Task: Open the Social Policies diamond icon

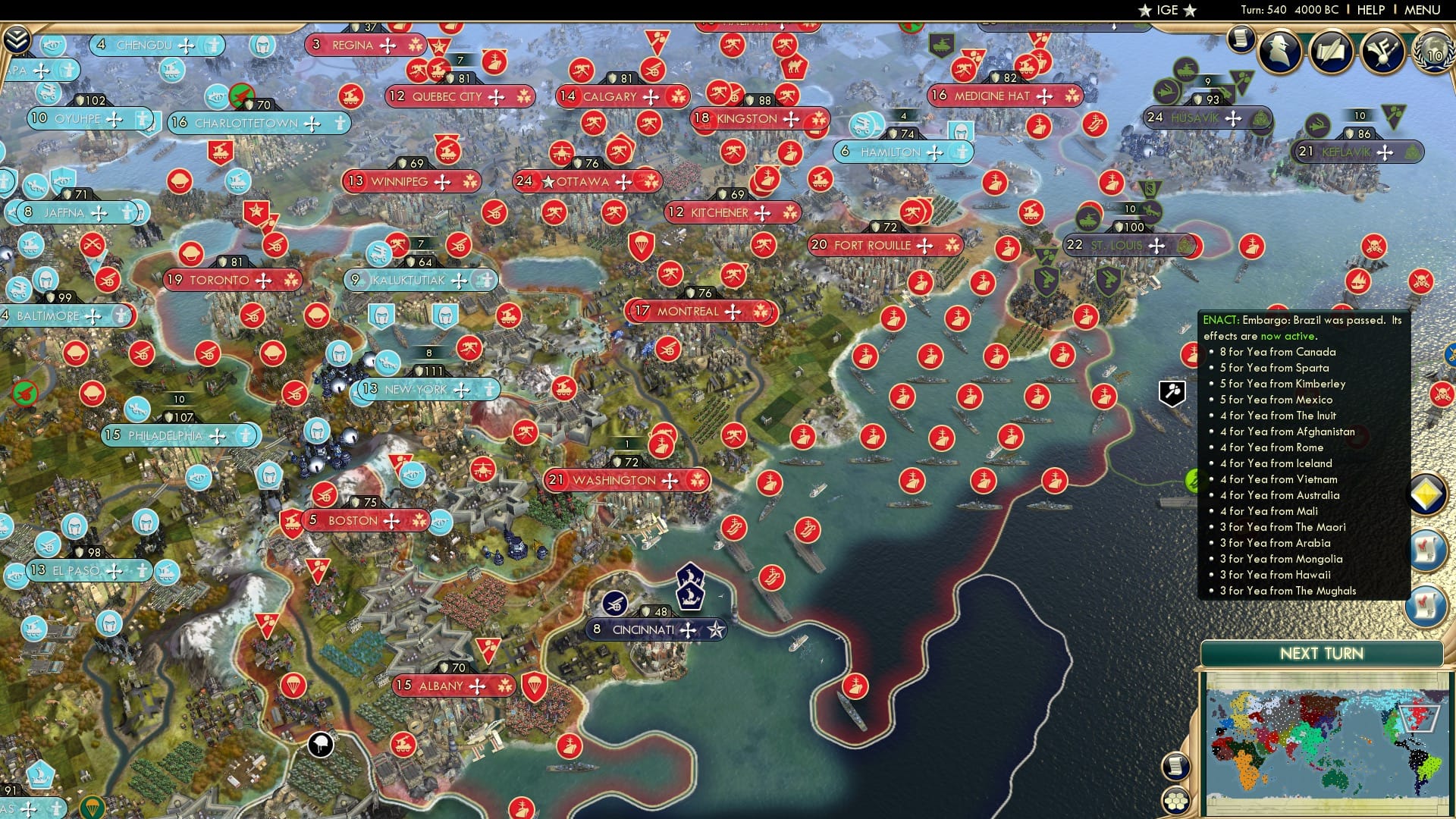Action: pos(1426,494)
